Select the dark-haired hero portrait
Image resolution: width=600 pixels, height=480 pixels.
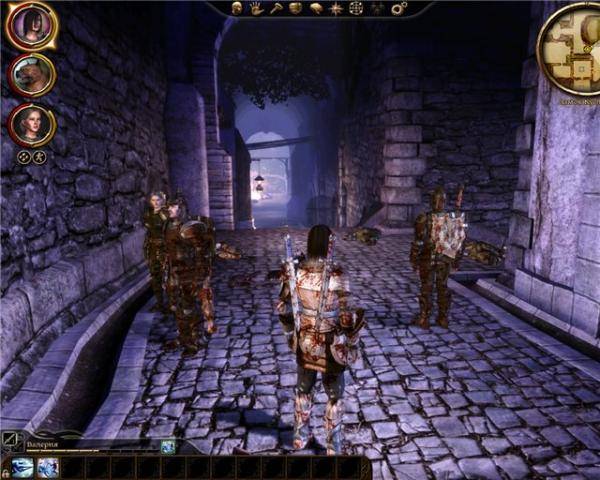[x=30, y=26]
